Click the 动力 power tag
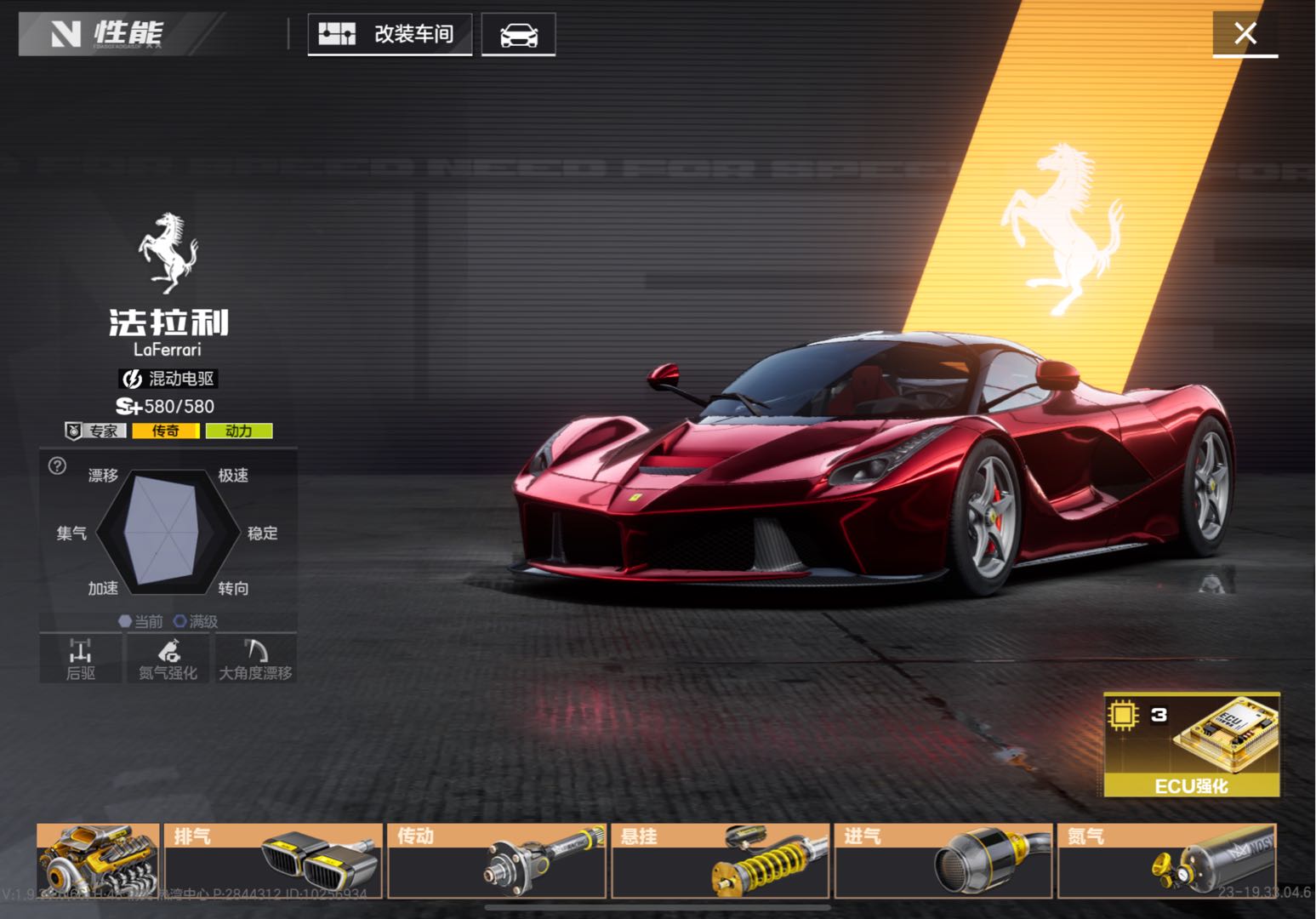Image resolution: width=1316 pixels, height=919 pixels. (238, 431)
